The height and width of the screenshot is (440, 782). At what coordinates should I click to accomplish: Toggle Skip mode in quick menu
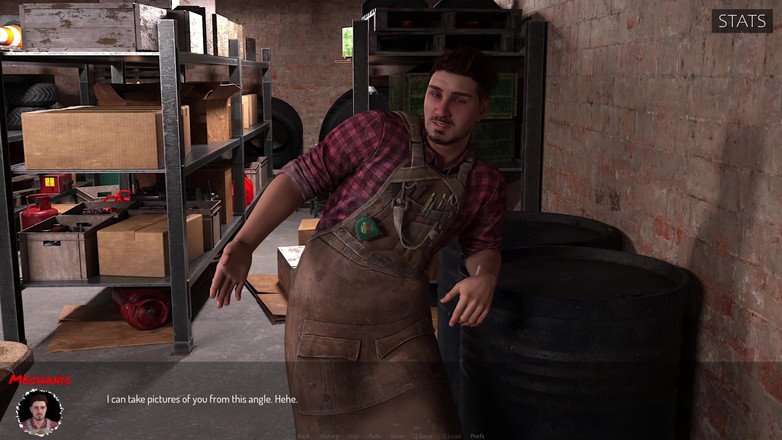click(x=353, y=436)
